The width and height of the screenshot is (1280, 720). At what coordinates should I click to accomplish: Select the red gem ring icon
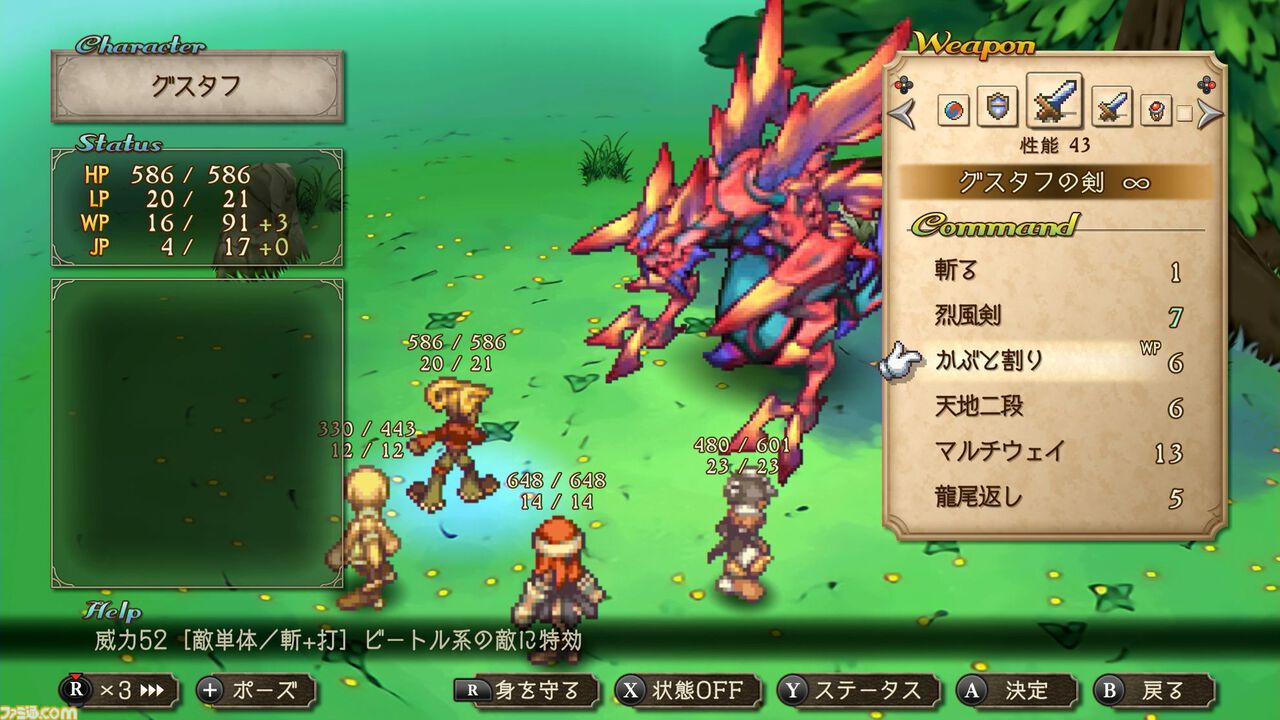(x=1156, y=110)
